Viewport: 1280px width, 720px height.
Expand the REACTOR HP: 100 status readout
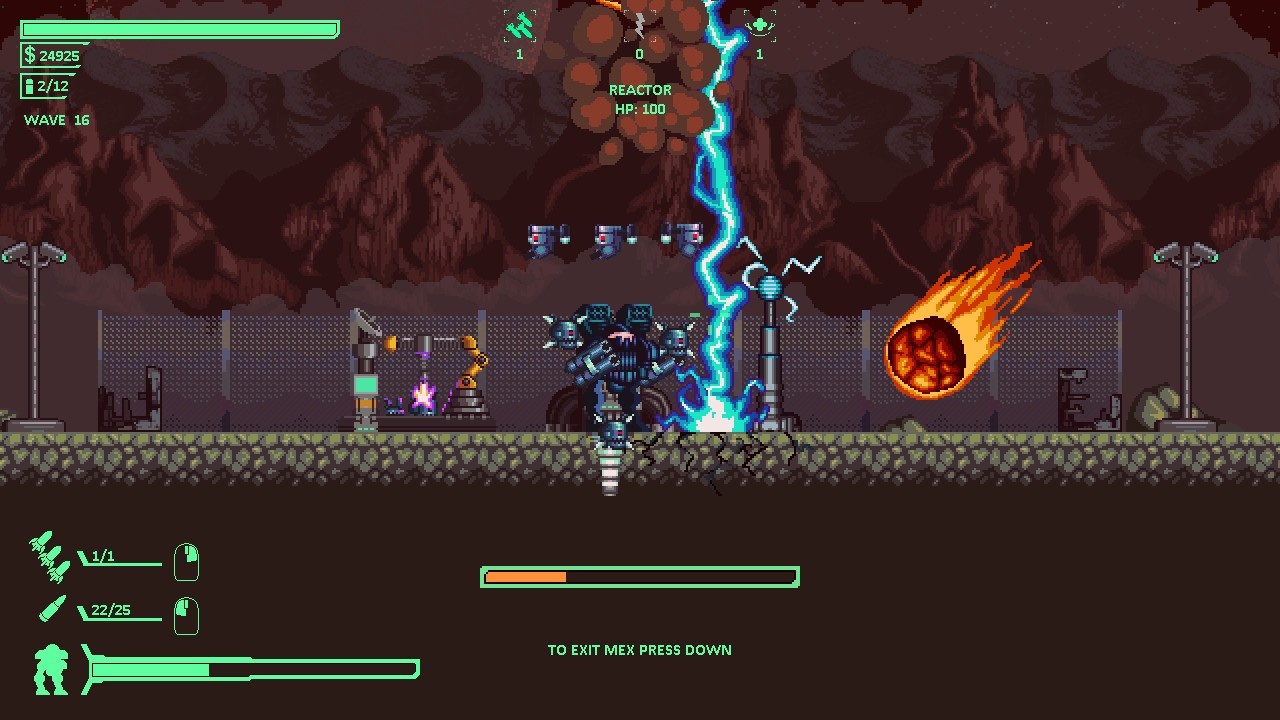coord(640,99)
